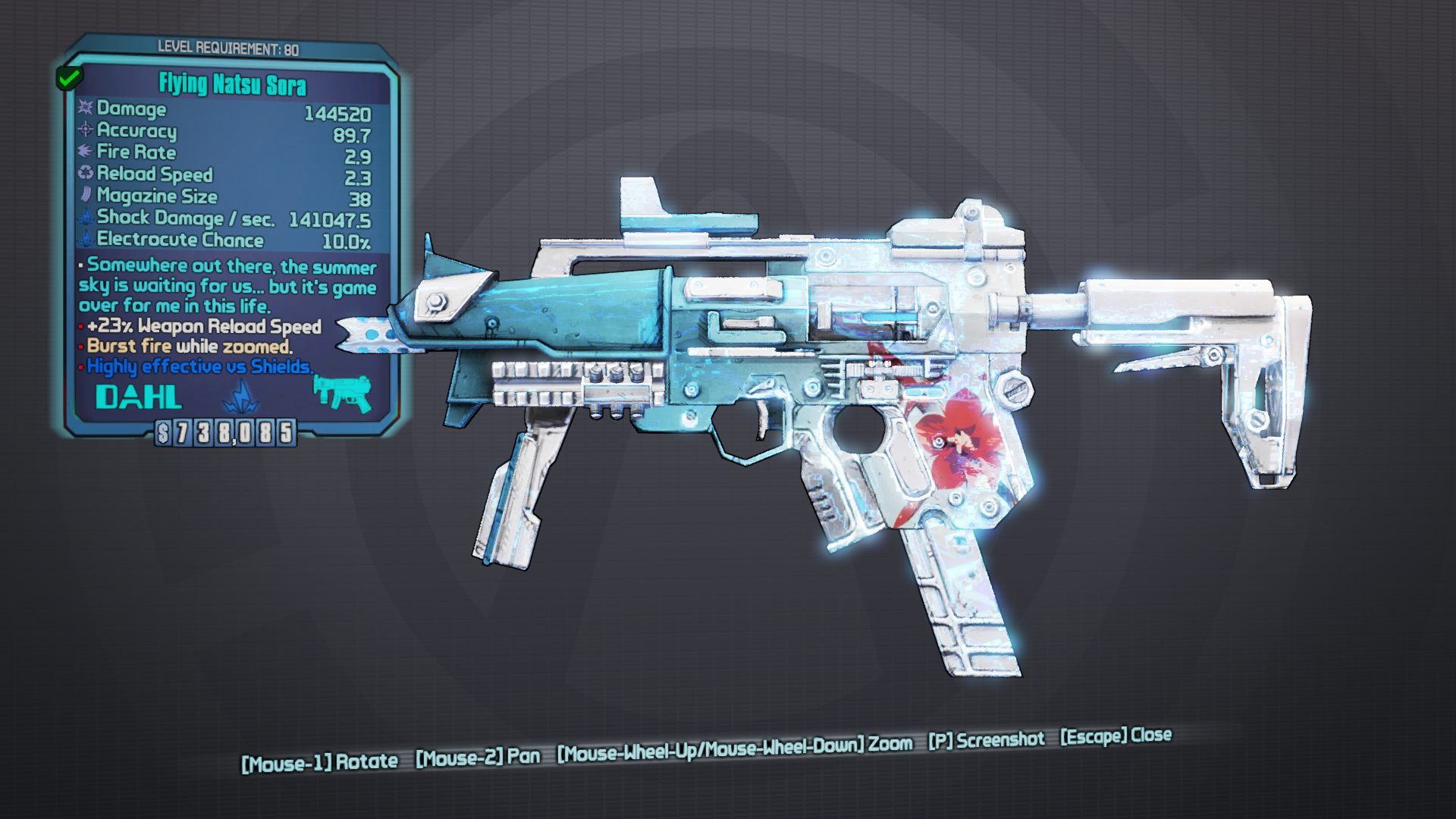The width and height of the screenshot is (1456, 819).
Task: Select the DAHL manufacturer logo
Action: pos(140,395)
